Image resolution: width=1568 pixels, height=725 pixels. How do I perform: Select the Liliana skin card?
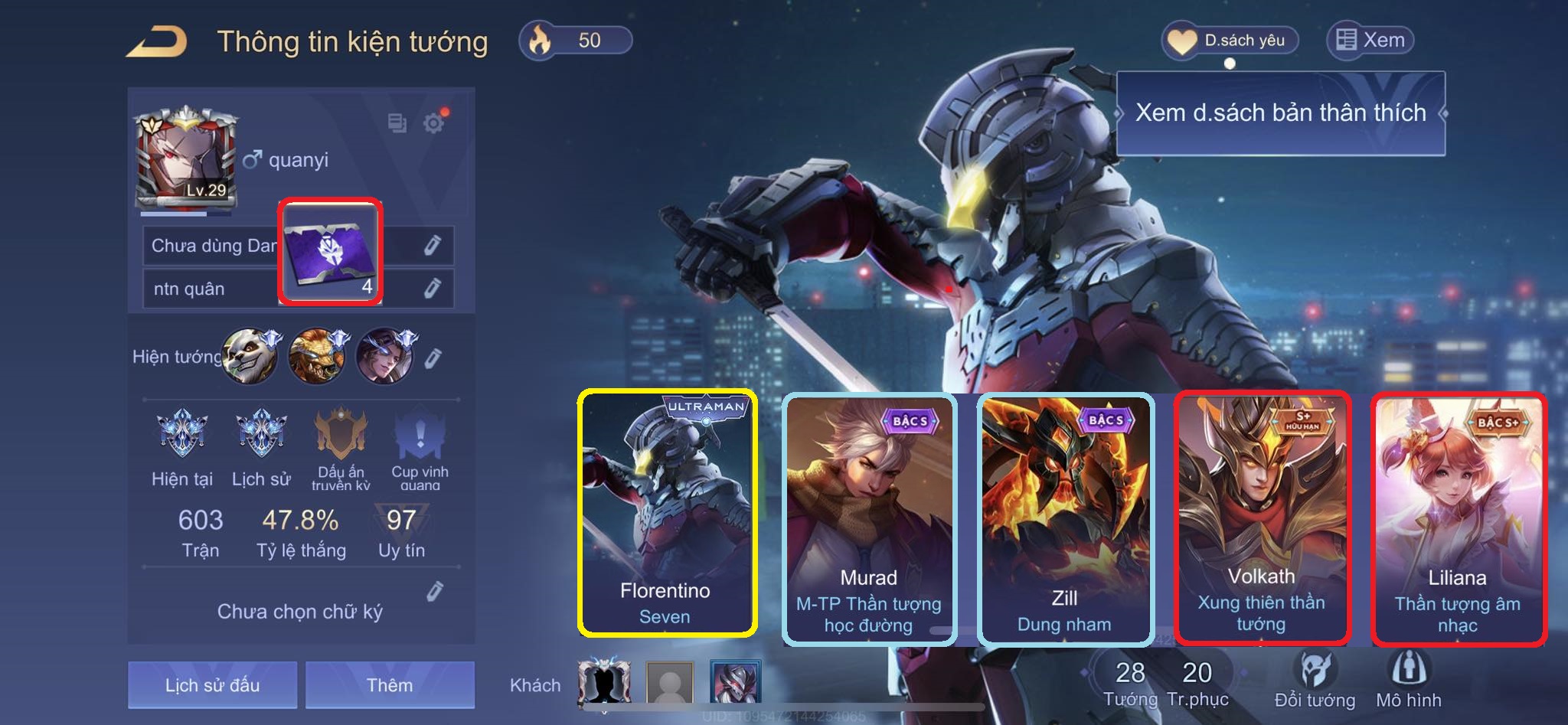point(1458,518)
